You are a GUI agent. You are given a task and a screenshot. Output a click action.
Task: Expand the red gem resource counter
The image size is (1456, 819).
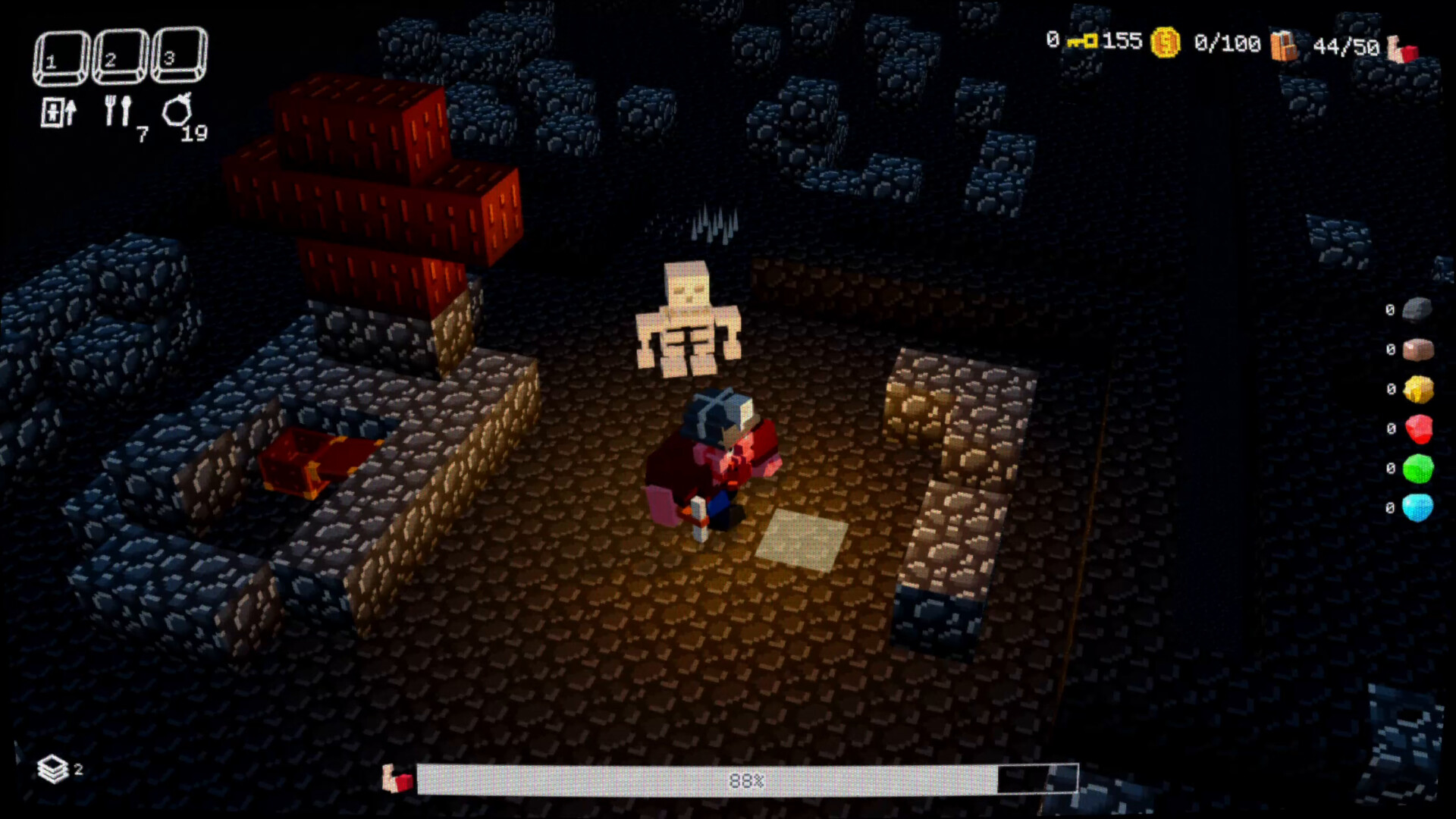click(x=1420, y=428)
